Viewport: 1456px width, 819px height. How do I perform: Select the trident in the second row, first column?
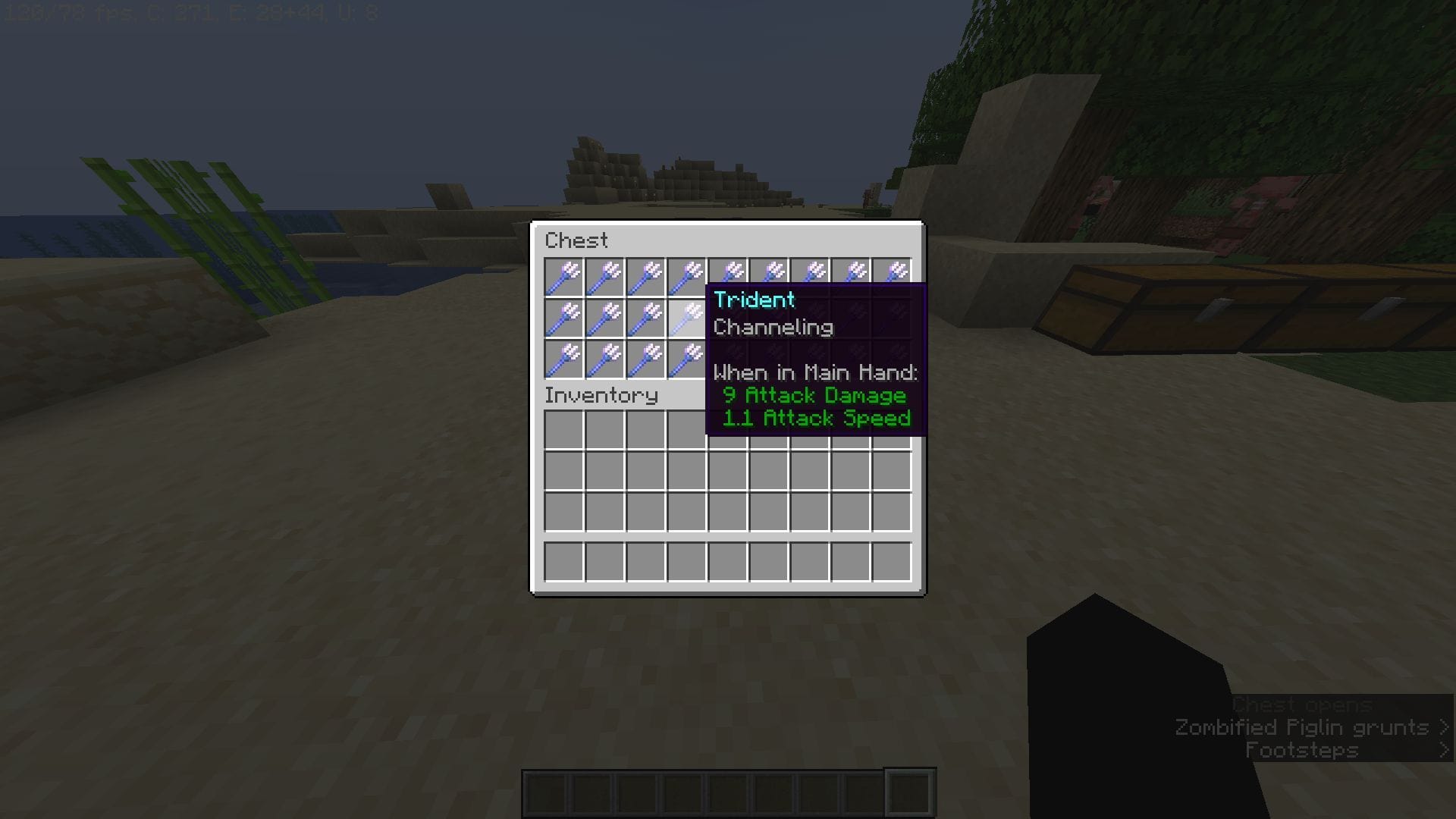(565, 318)
